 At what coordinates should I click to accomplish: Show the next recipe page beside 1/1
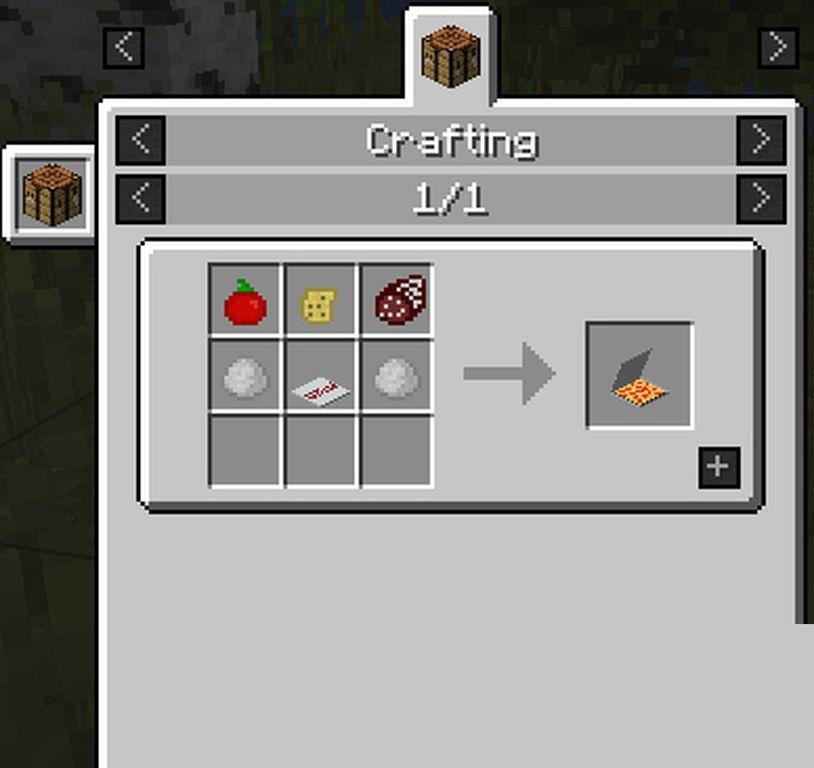pyautogui.click(x=761, y=199)
